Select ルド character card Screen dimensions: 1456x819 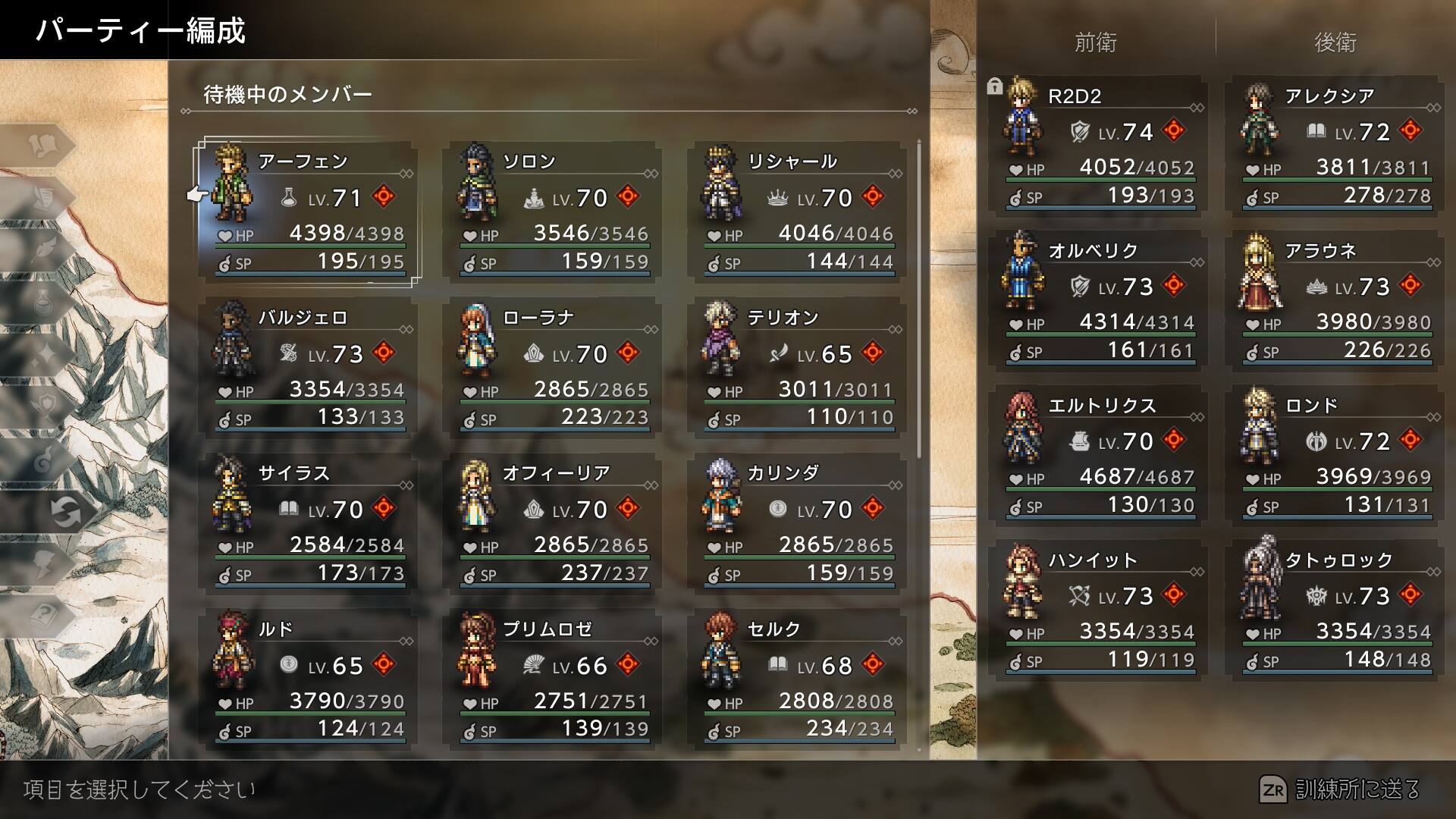click(307, 680)
